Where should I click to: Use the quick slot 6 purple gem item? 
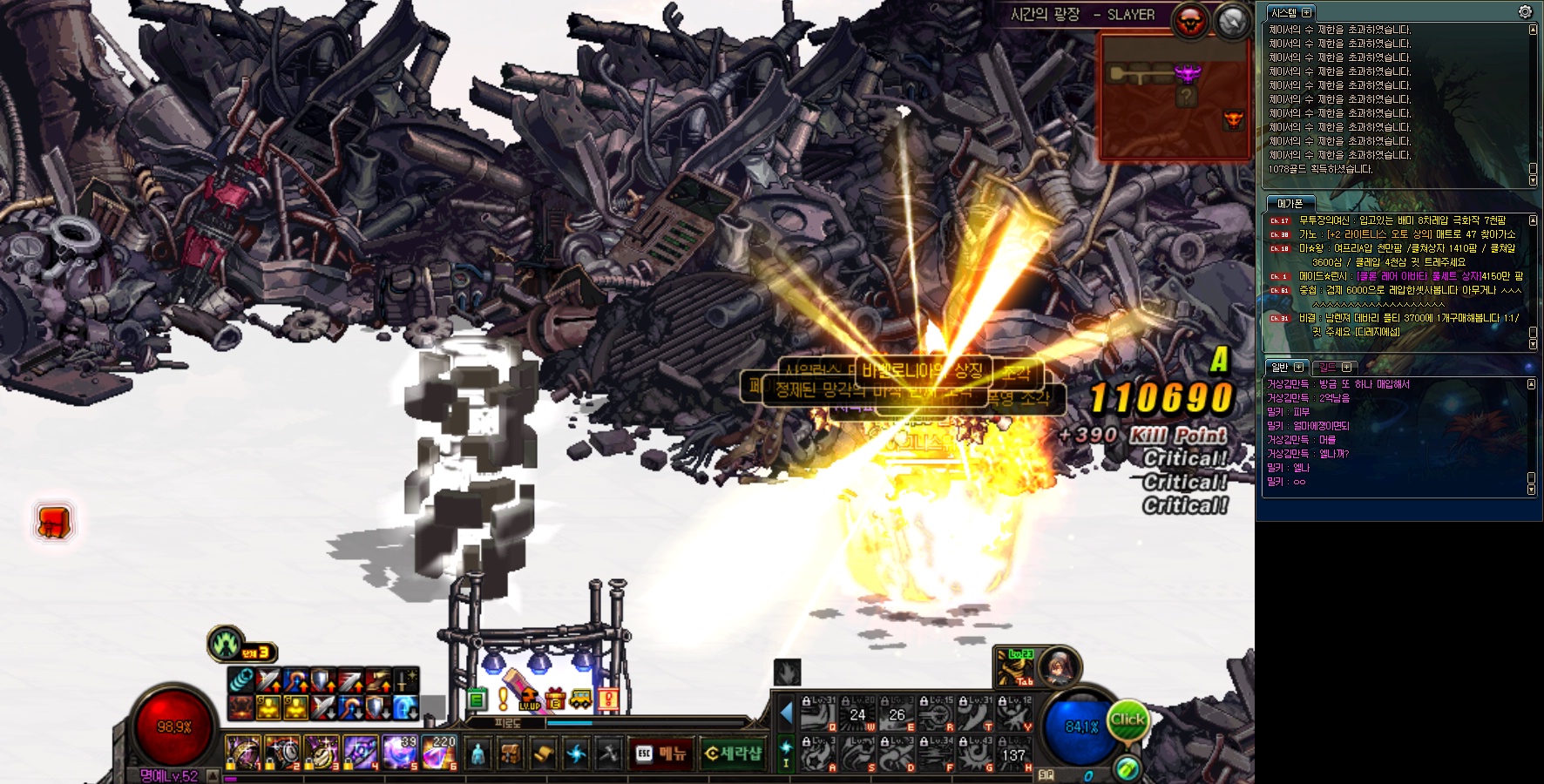tap(439, 753)
